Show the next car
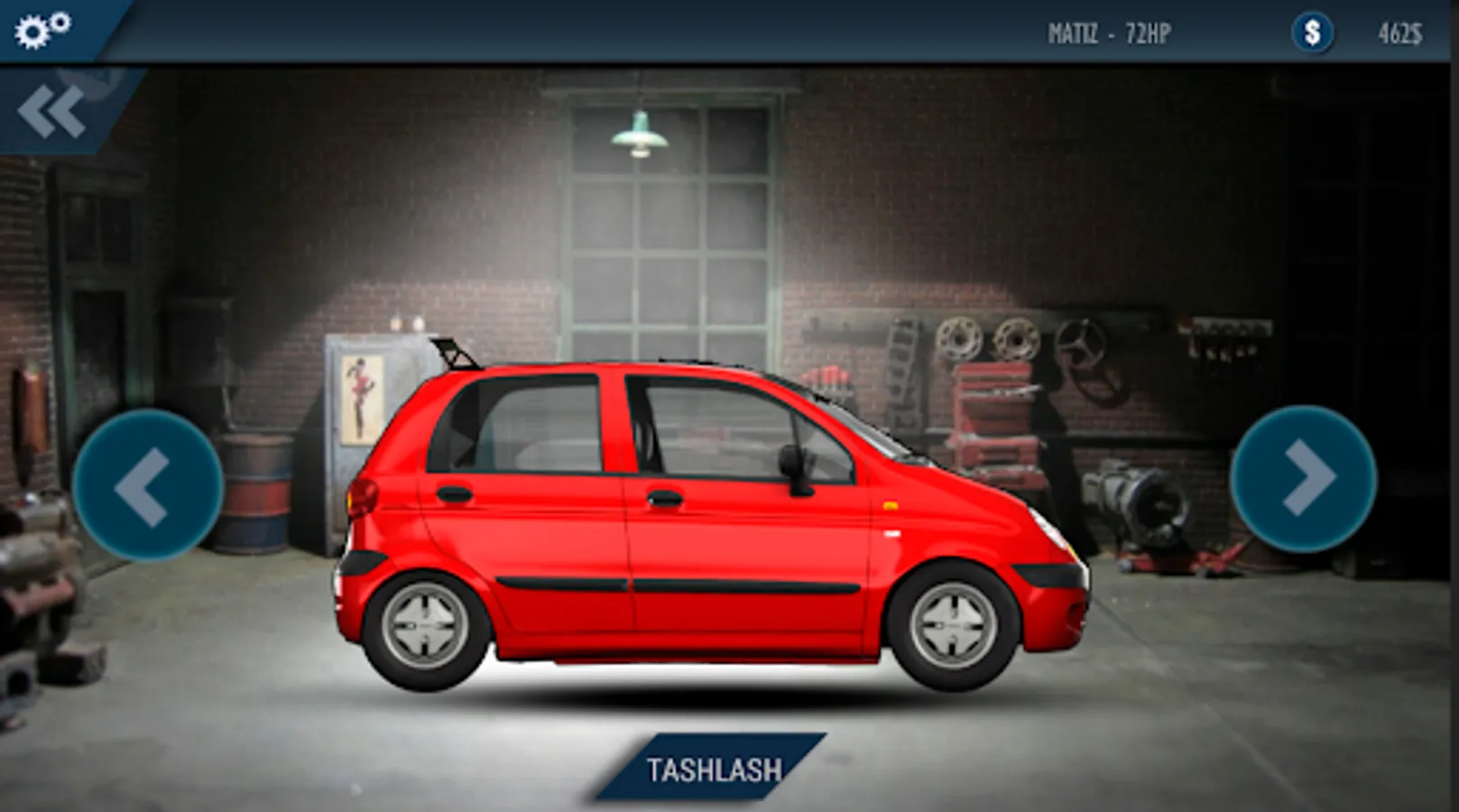This screenshot has height=812, width=1459. tap(1303, 478)
